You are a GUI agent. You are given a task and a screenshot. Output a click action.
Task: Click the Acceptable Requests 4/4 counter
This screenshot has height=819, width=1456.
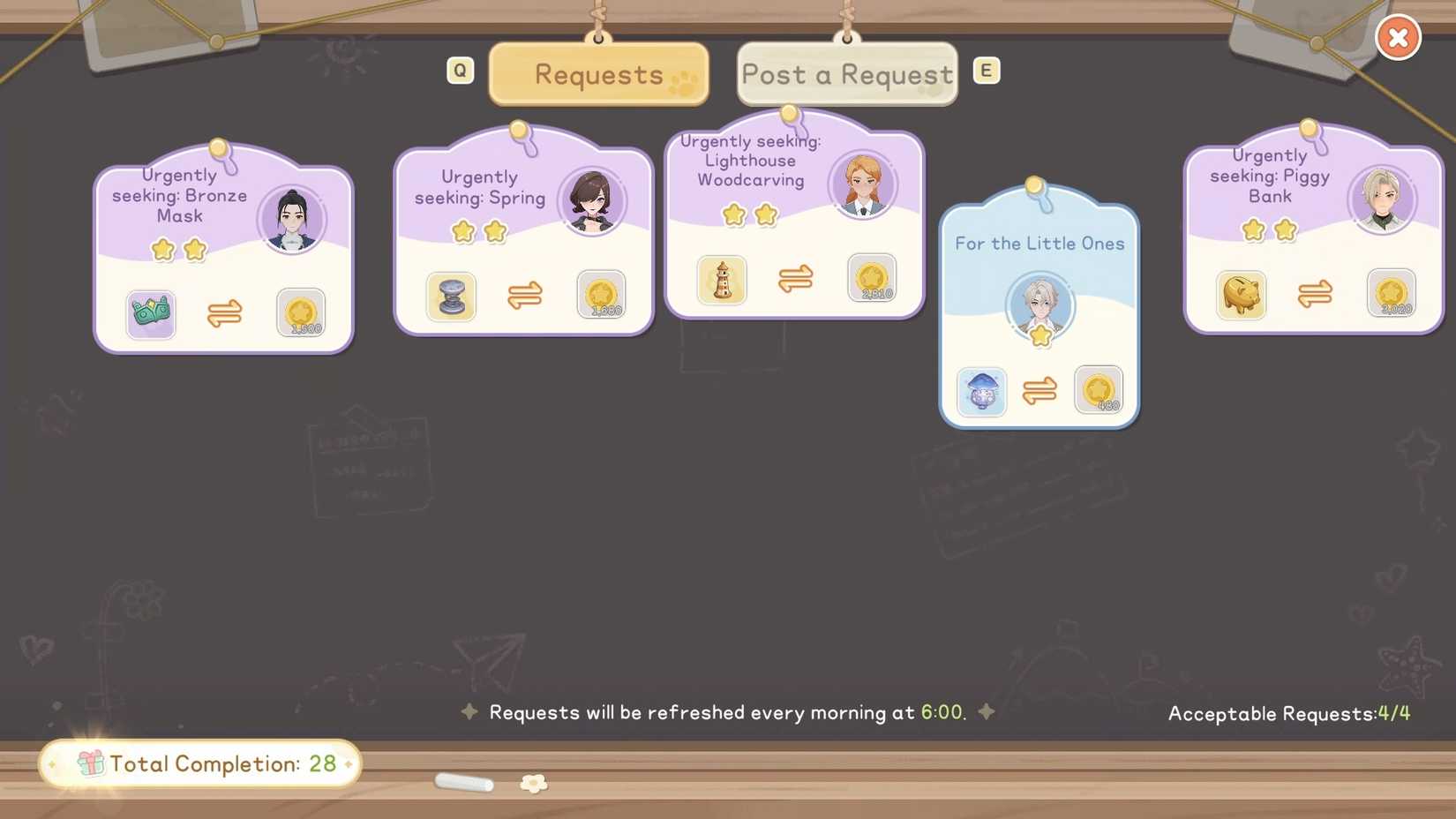pyautogui.click(x=1287, y=714)
